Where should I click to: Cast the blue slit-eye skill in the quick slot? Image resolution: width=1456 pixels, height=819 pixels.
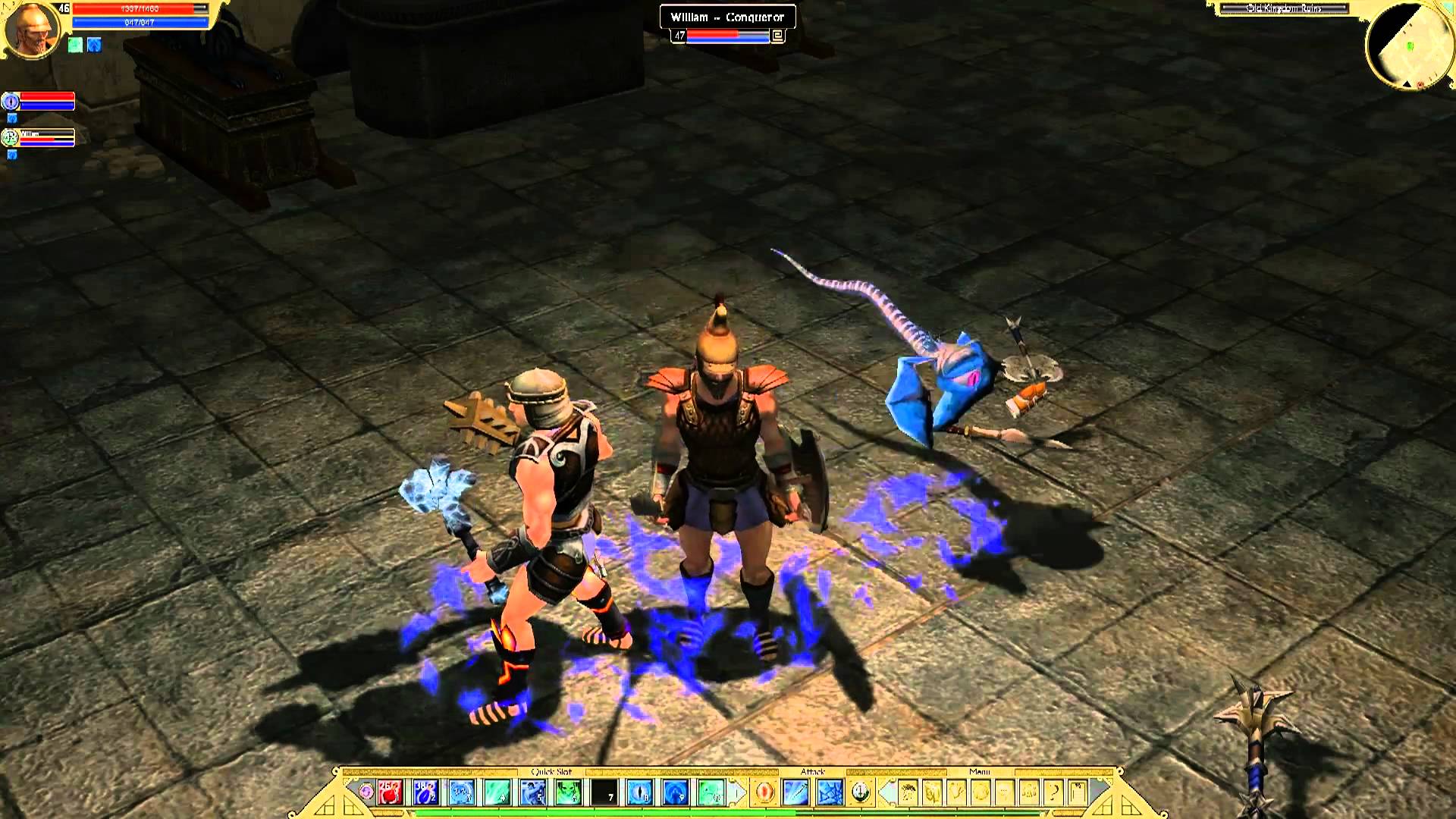[641, 792]
